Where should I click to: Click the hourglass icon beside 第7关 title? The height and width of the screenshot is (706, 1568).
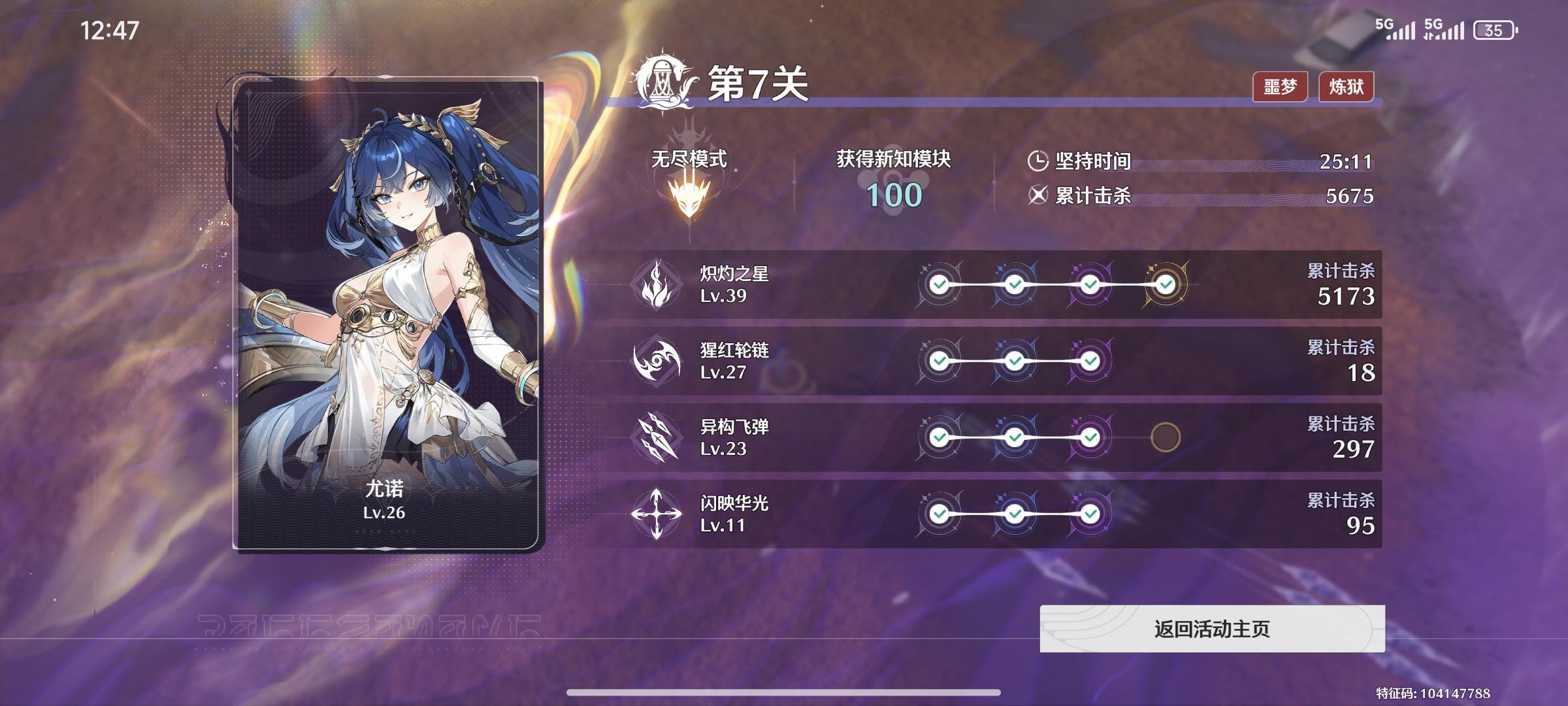pyautogui.click(x=661, y=80)
